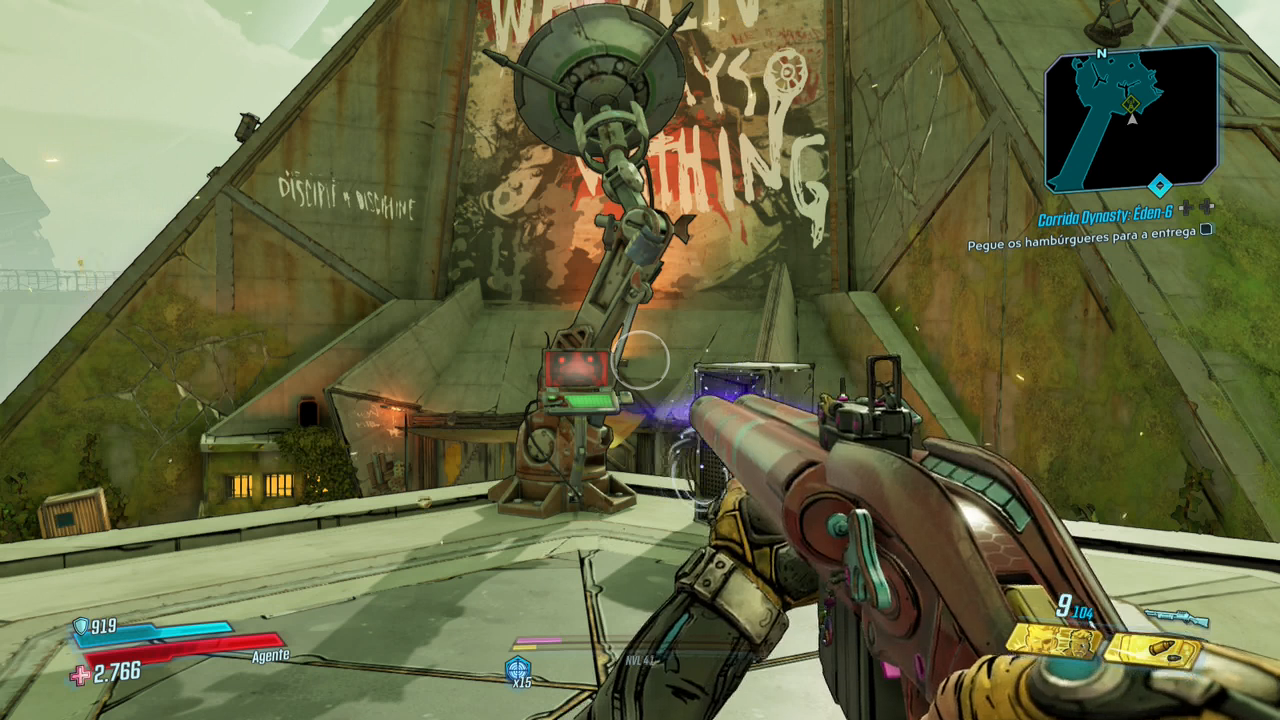Screen dimensions: 1280x720
Task: Click the diamond emblem below the minimap
Action: click(x=1159, y=185)
